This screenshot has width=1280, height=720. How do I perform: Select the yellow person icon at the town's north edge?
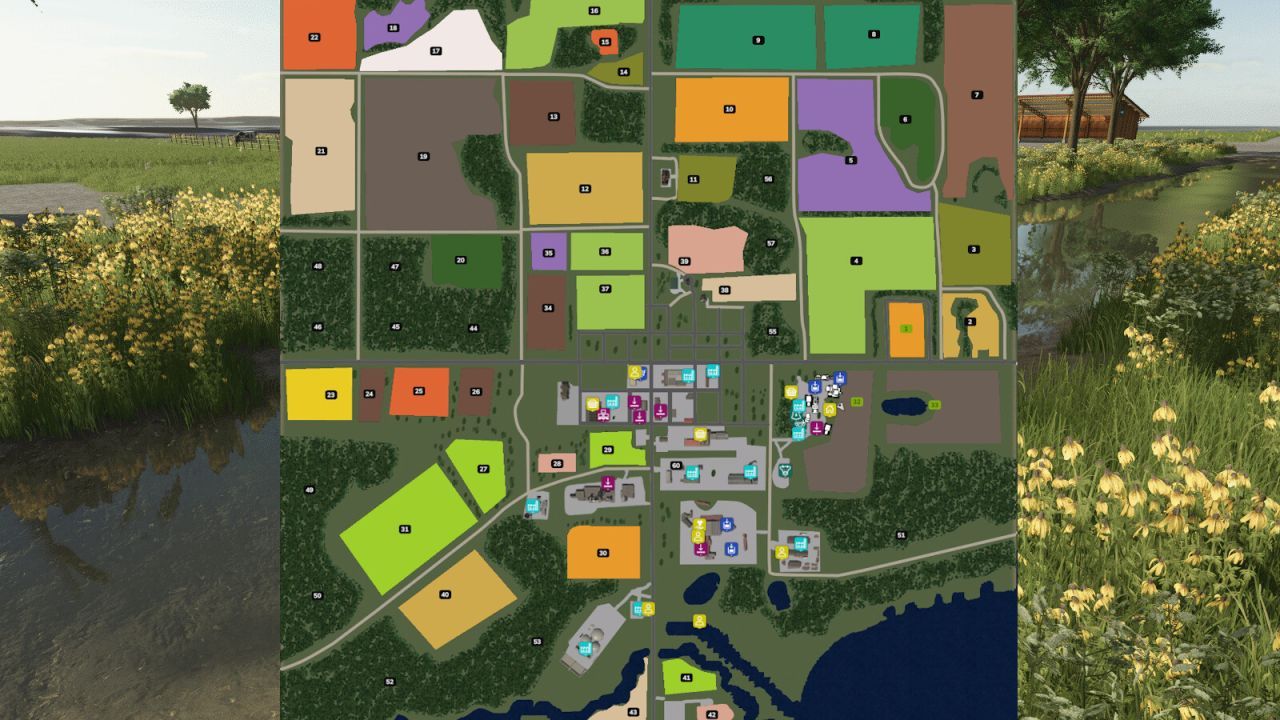tap(634, 373)
